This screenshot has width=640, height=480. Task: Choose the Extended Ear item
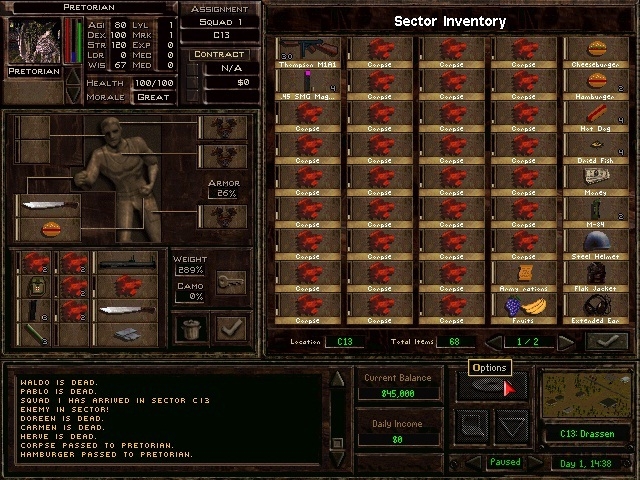(597, 305)
